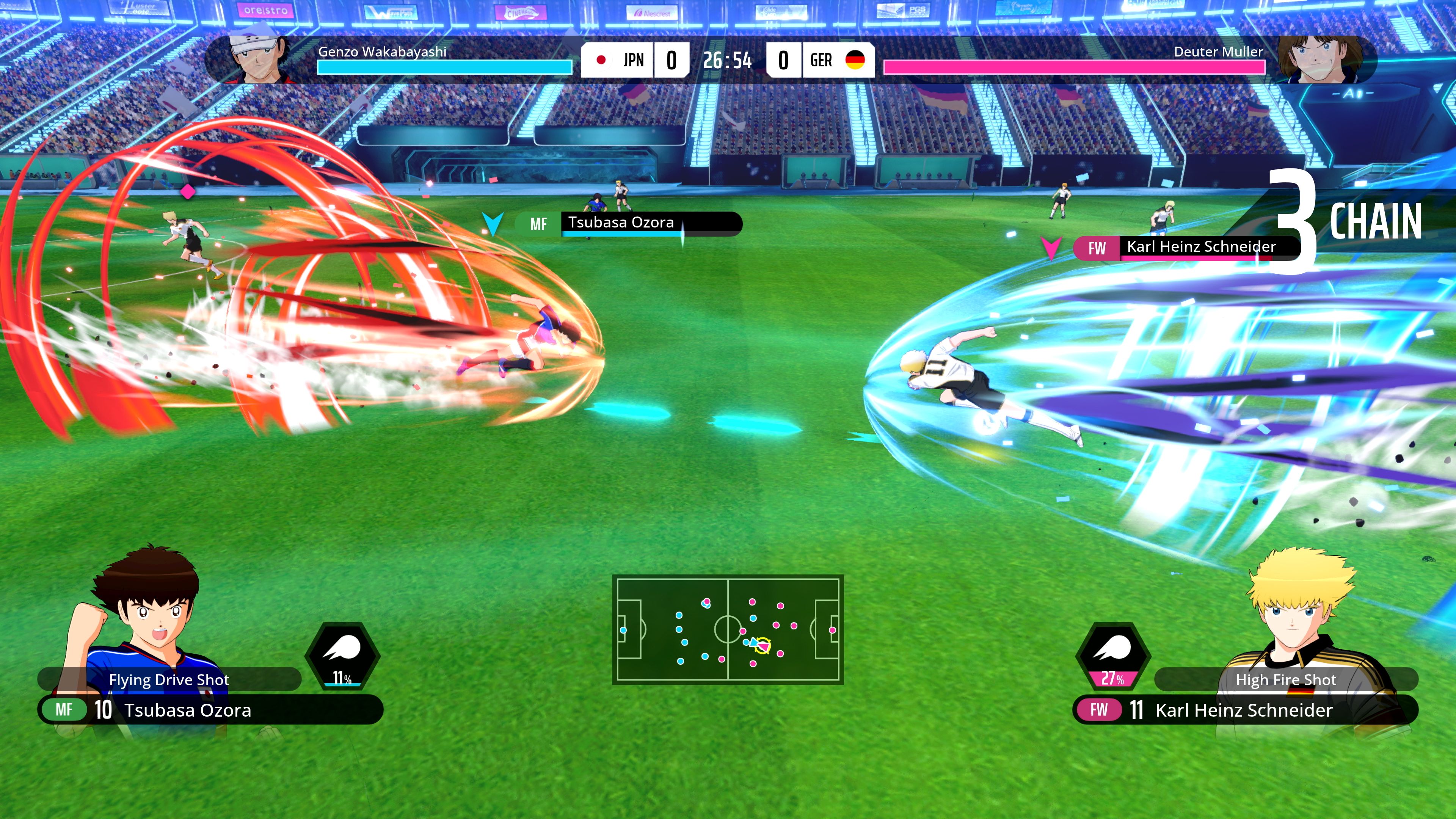Click the GER team flag badge
The width and height of the screenshot is (1456, 819).
(x=855, y=60)
